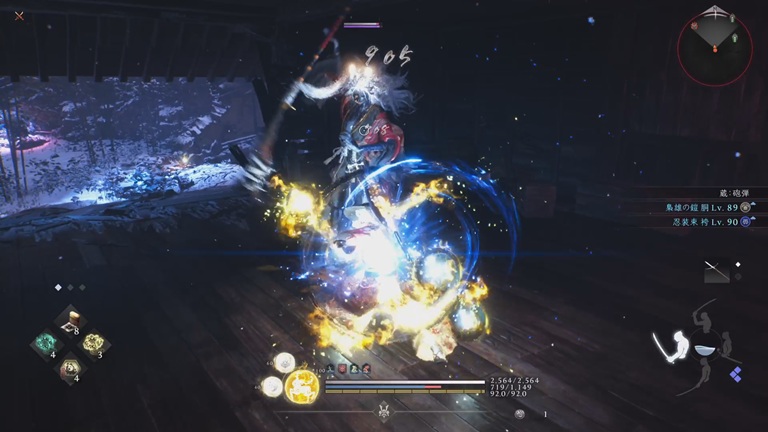Open the circular minimap compass

click(714, 48)
